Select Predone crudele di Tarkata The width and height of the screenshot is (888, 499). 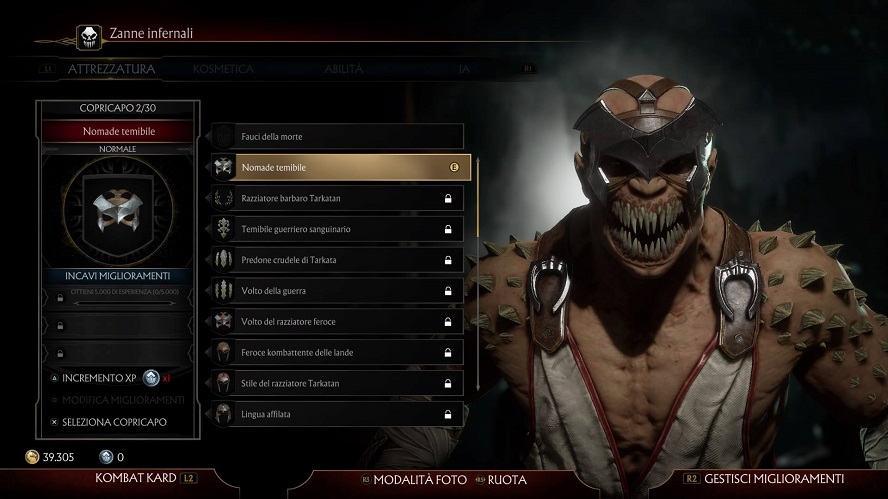pyautogui.click(x=337, y=260)
